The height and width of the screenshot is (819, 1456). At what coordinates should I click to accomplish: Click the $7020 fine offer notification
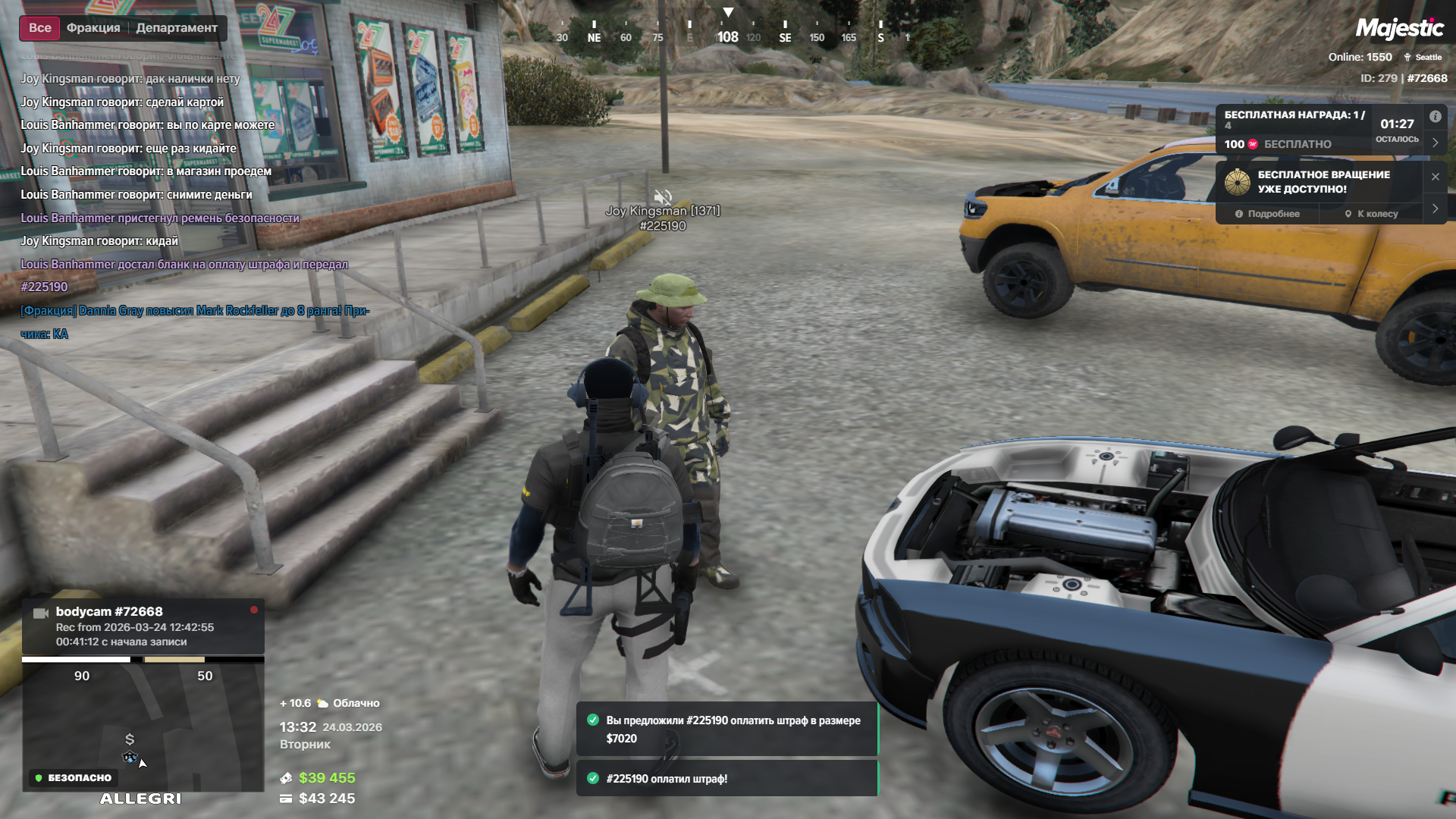[726, 729]
